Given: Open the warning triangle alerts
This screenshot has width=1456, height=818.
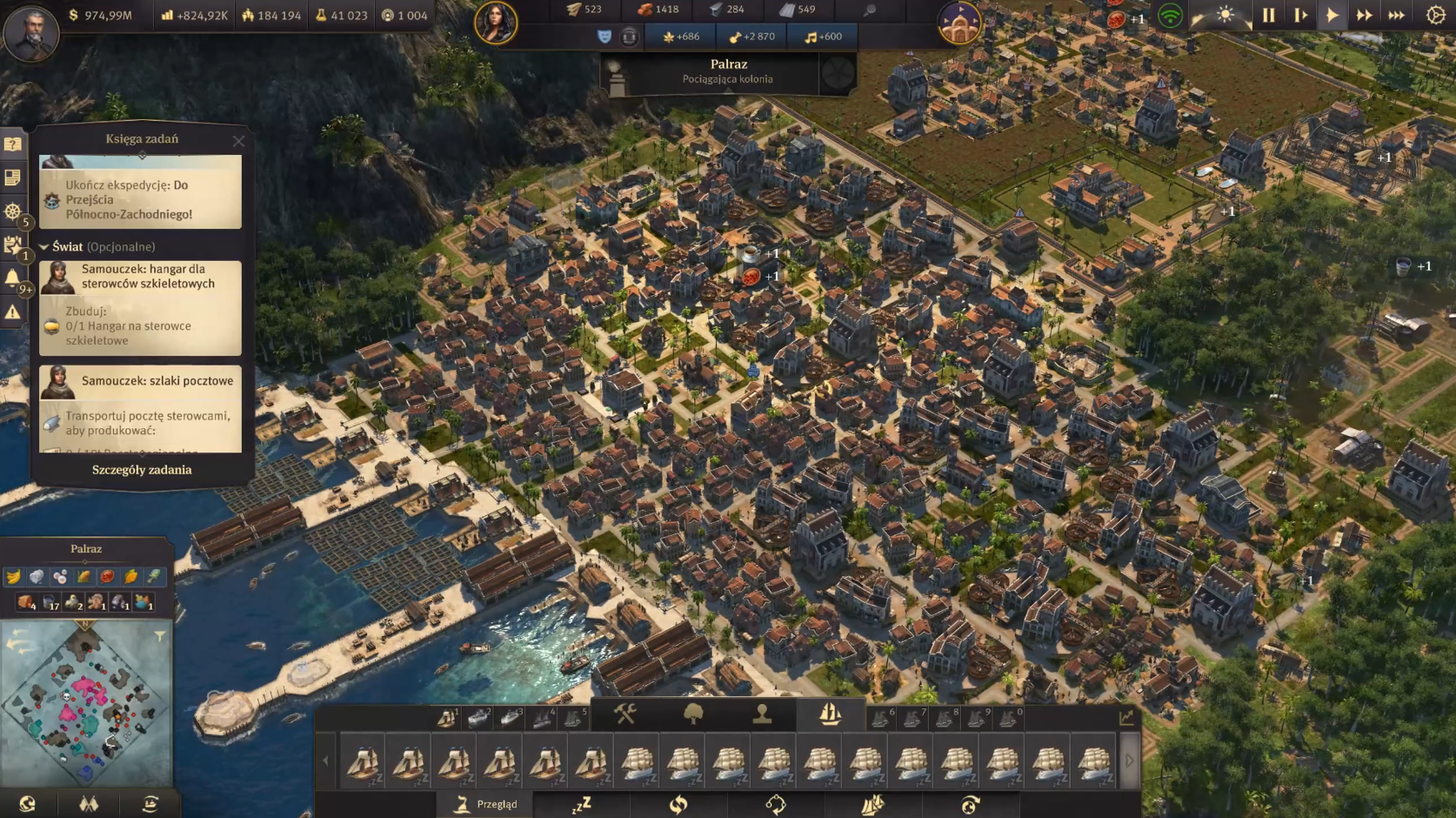Looking at the screenshot, I should [13, 312].
